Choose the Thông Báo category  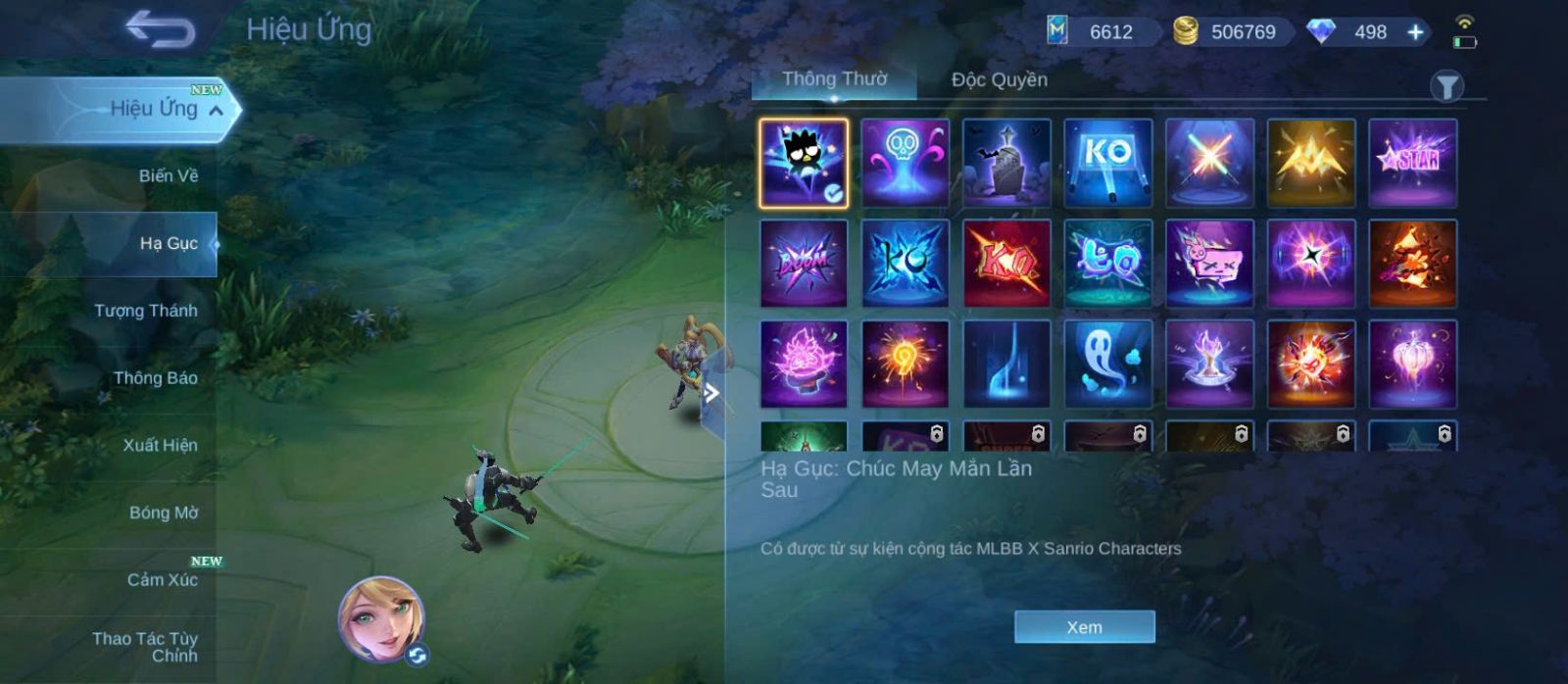pos(155,378)
